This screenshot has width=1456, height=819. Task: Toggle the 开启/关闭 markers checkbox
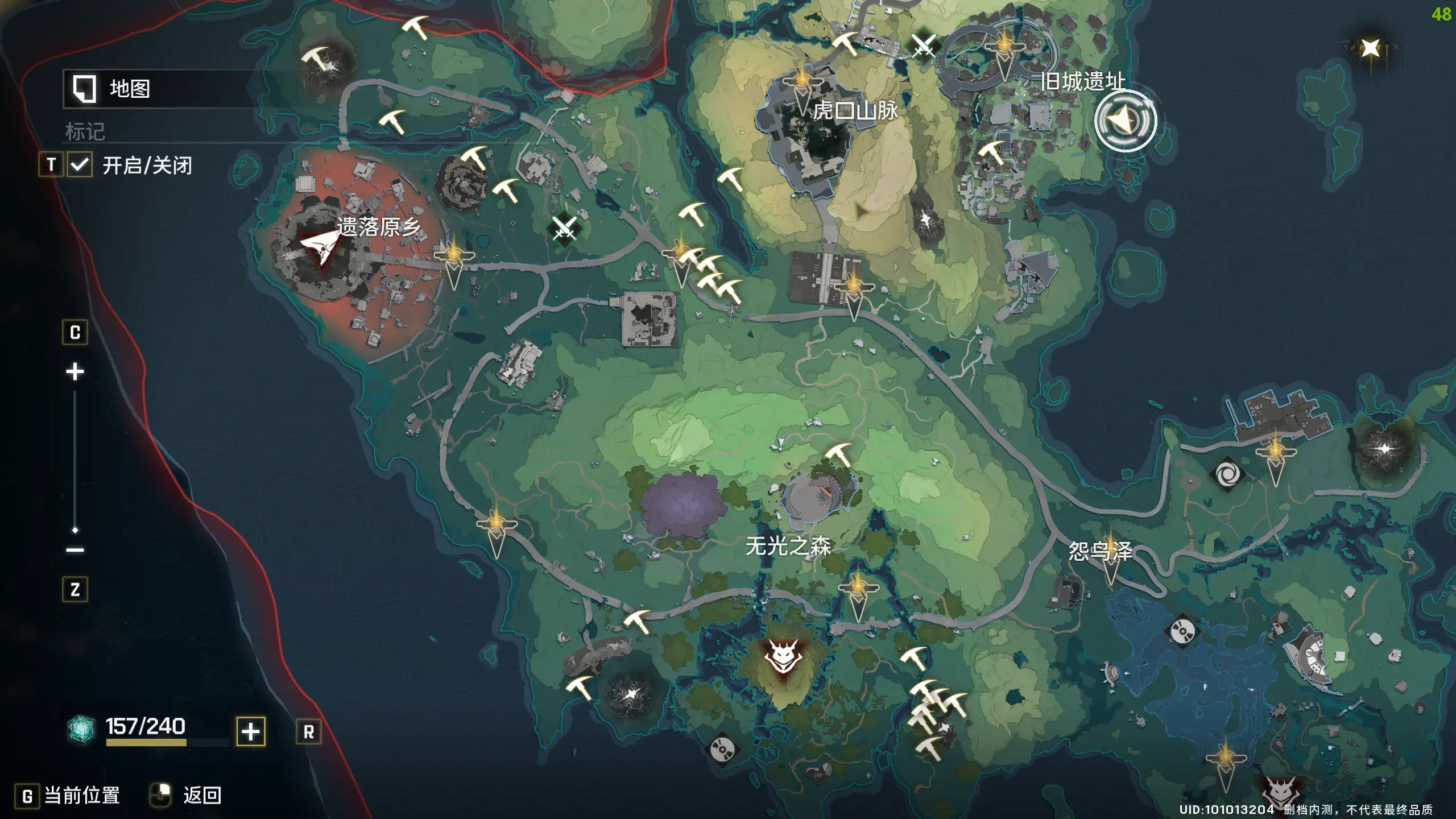[80, 165]
